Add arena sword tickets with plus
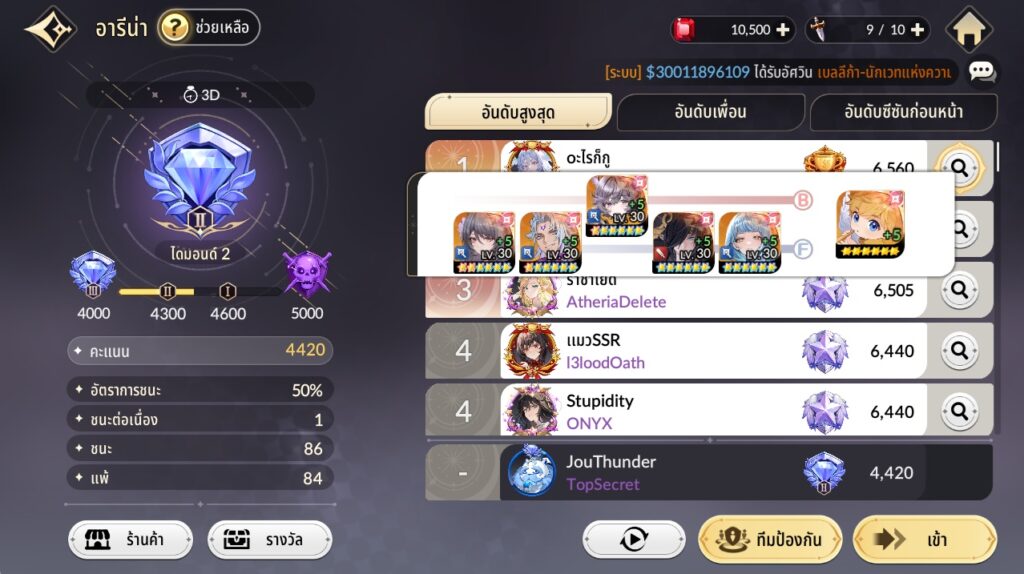The height and width of the screenshot is (574, 1024). pos(917,30)
